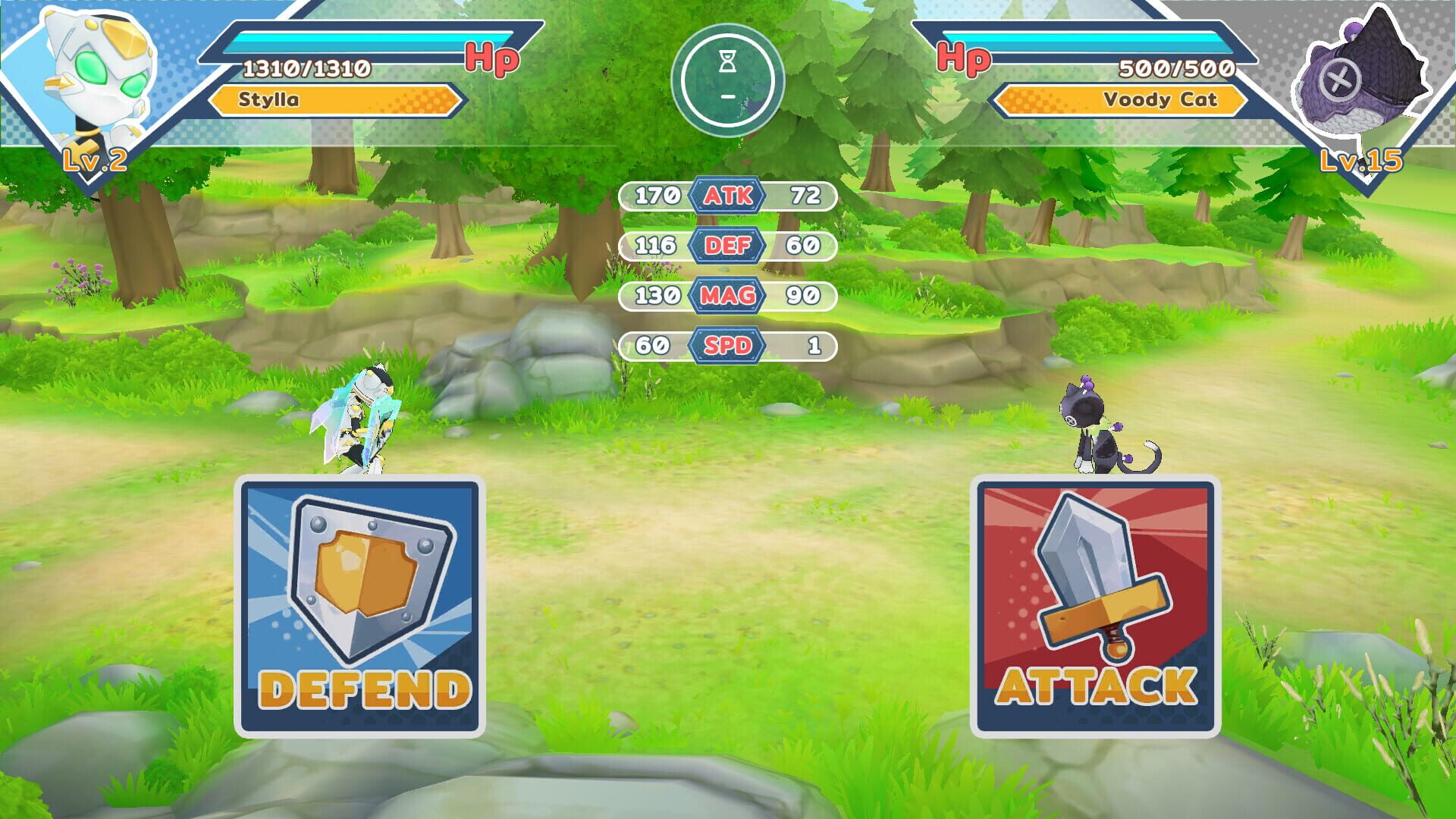The width and height of the screenshot is (1456, 819).
Task: Expand the Voody Cat name banner
Action: pos(1122,99)
